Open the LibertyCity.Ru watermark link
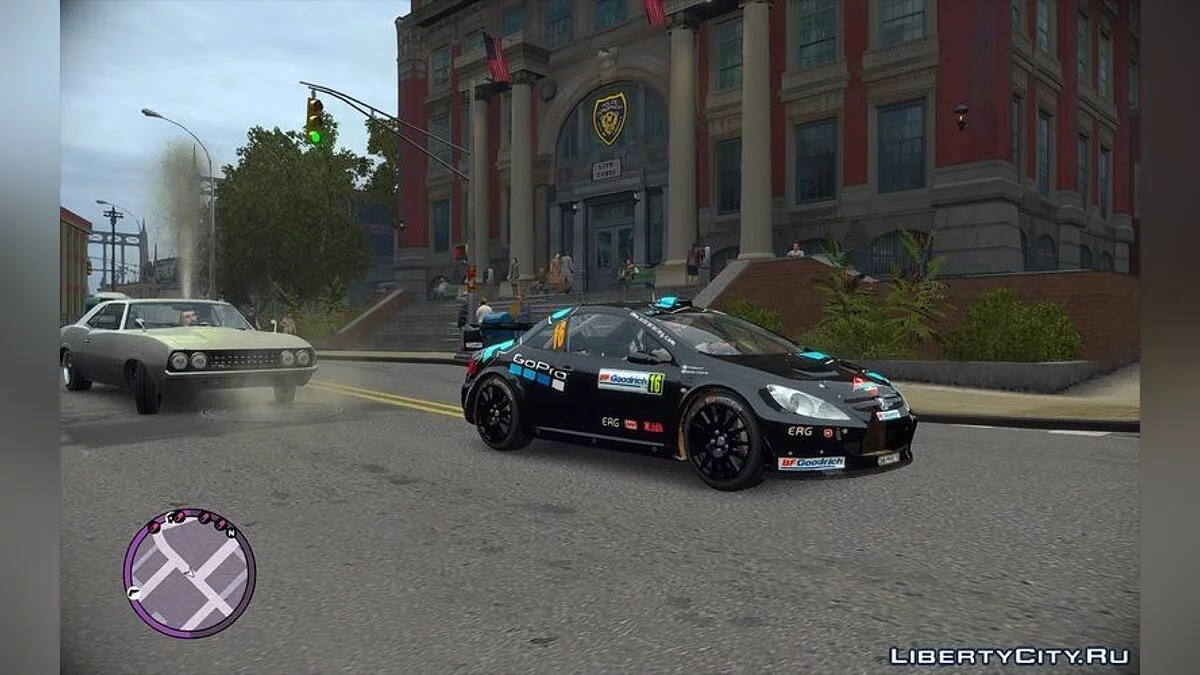The height and width of the screenshot is (675, 1200). pyautogui.click(x=1008, y=656)
